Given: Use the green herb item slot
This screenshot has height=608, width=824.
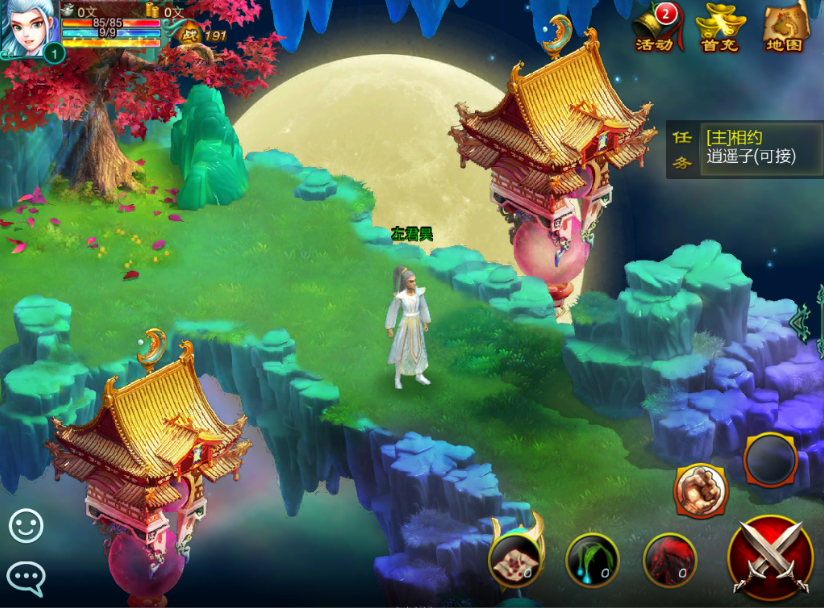Looking at the screenshot, I should tap(592, 560).
